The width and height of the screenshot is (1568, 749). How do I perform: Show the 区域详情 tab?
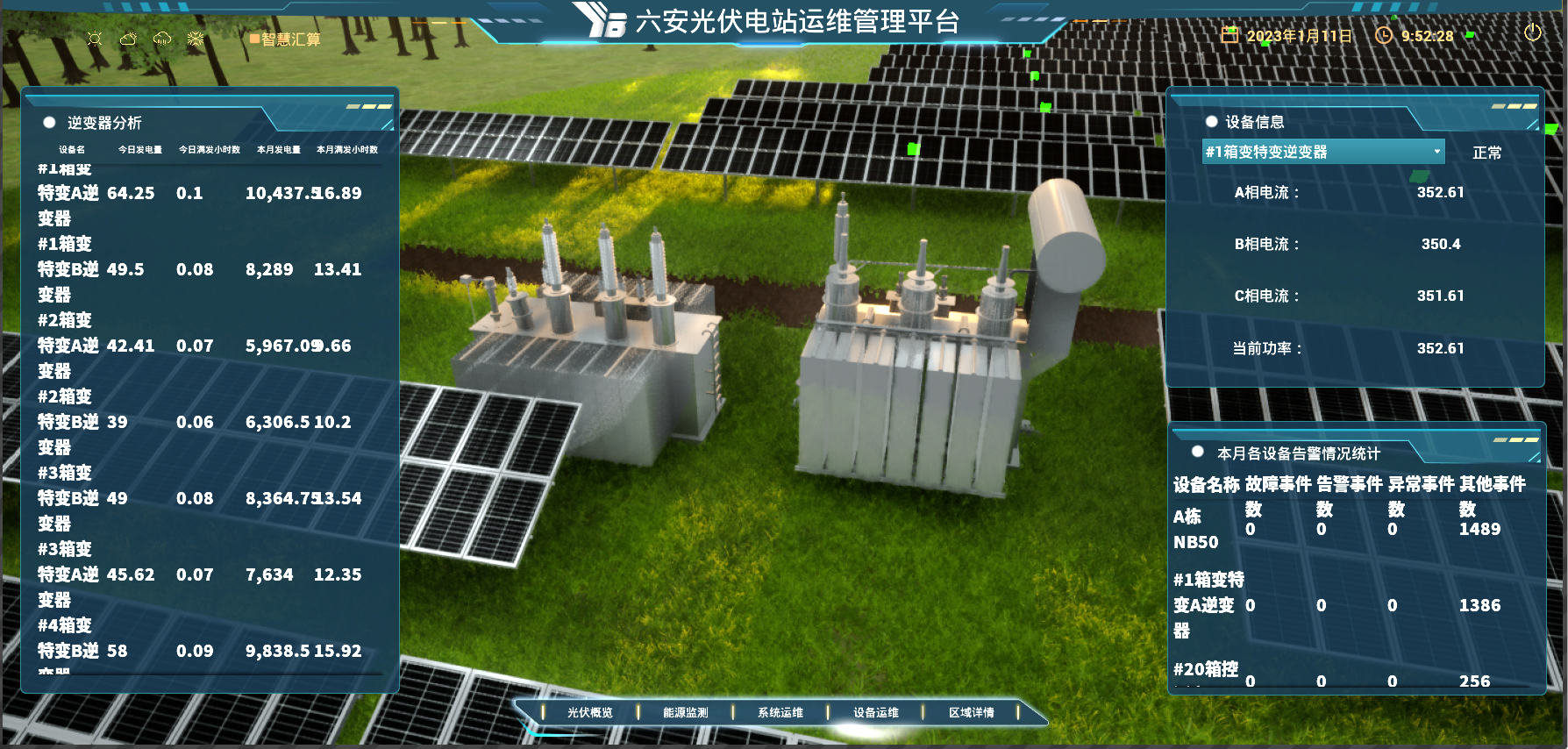click(x=971, y=712)
